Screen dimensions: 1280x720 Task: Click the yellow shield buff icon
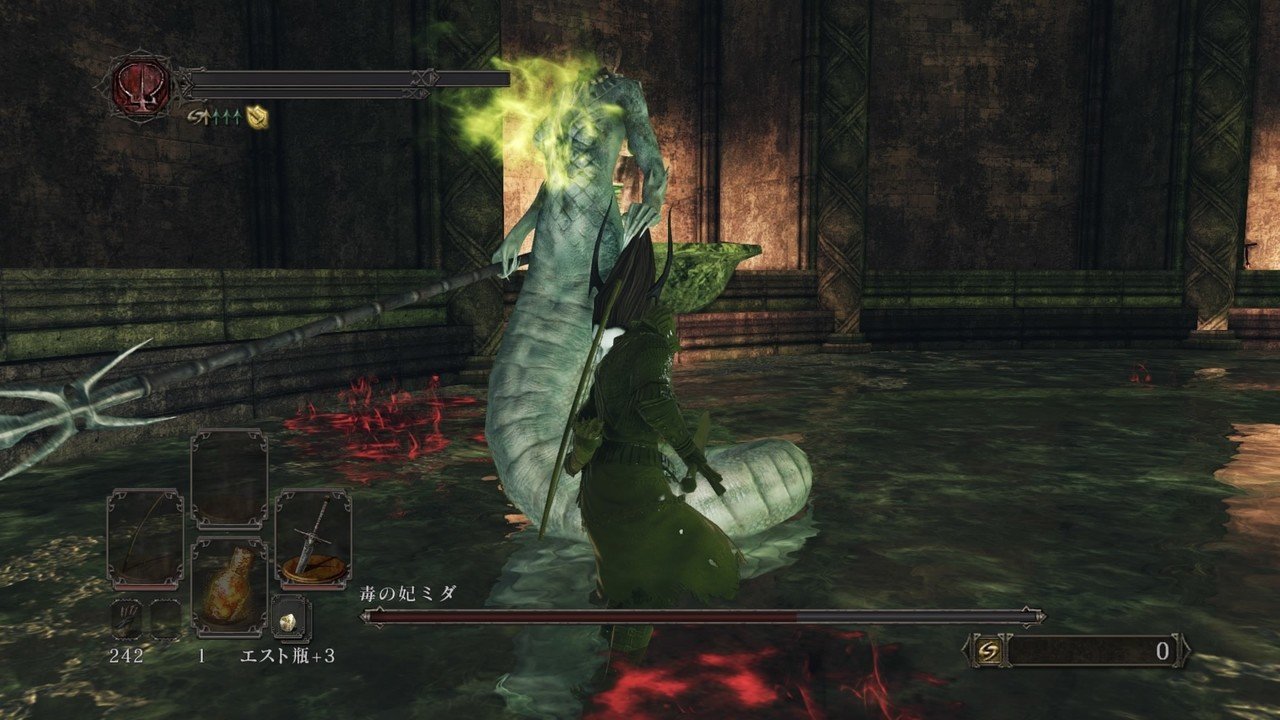coord(258,118)
